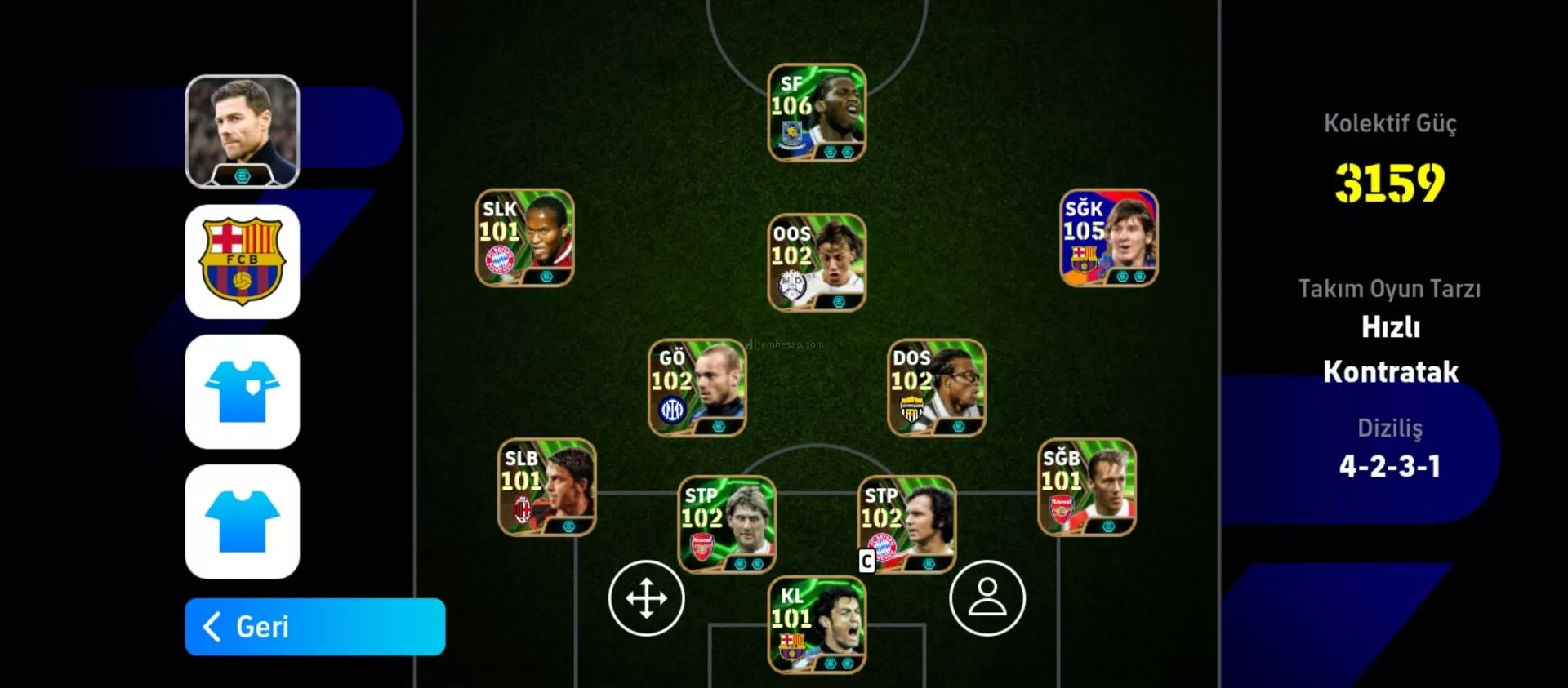Open the plain blue shirt tile

pyautogui.click(x=243, y=522)
